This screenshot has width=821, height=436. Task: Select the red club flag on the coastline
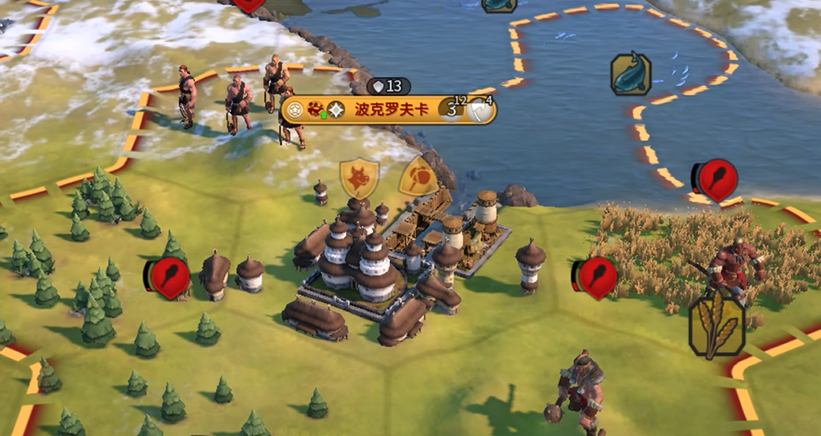pyautogui.click(x=716, y=179)
